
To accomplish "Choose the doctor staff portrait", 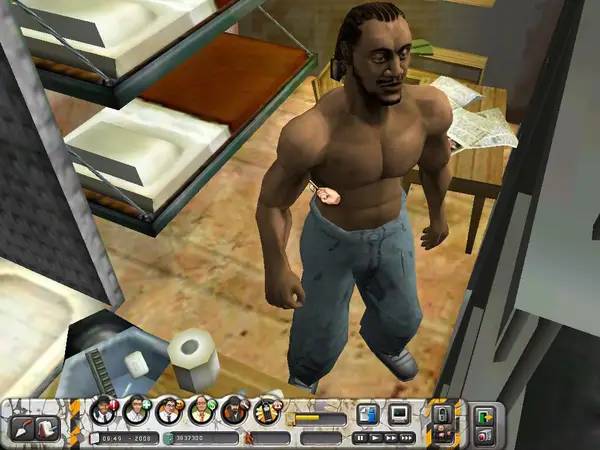I will [136, 410].
